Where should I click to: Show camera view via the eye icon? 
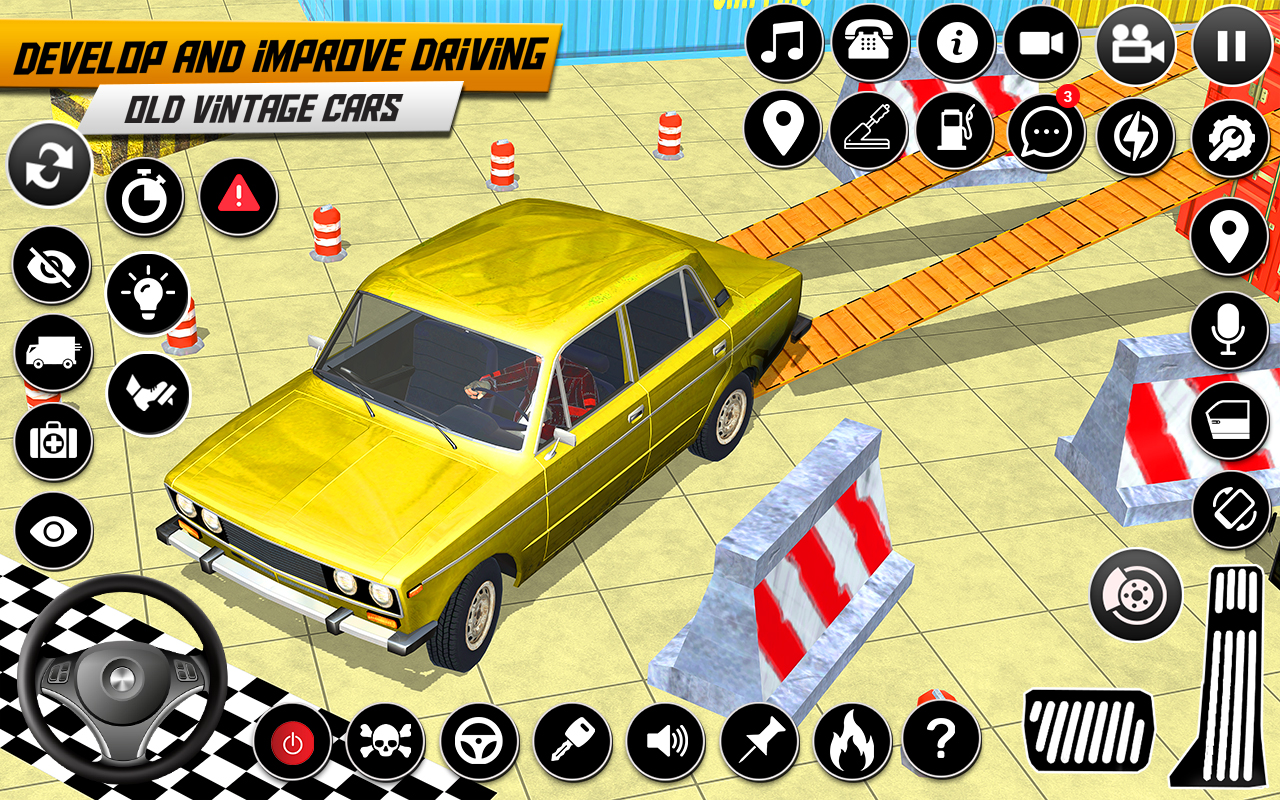(x=50, y=533)
